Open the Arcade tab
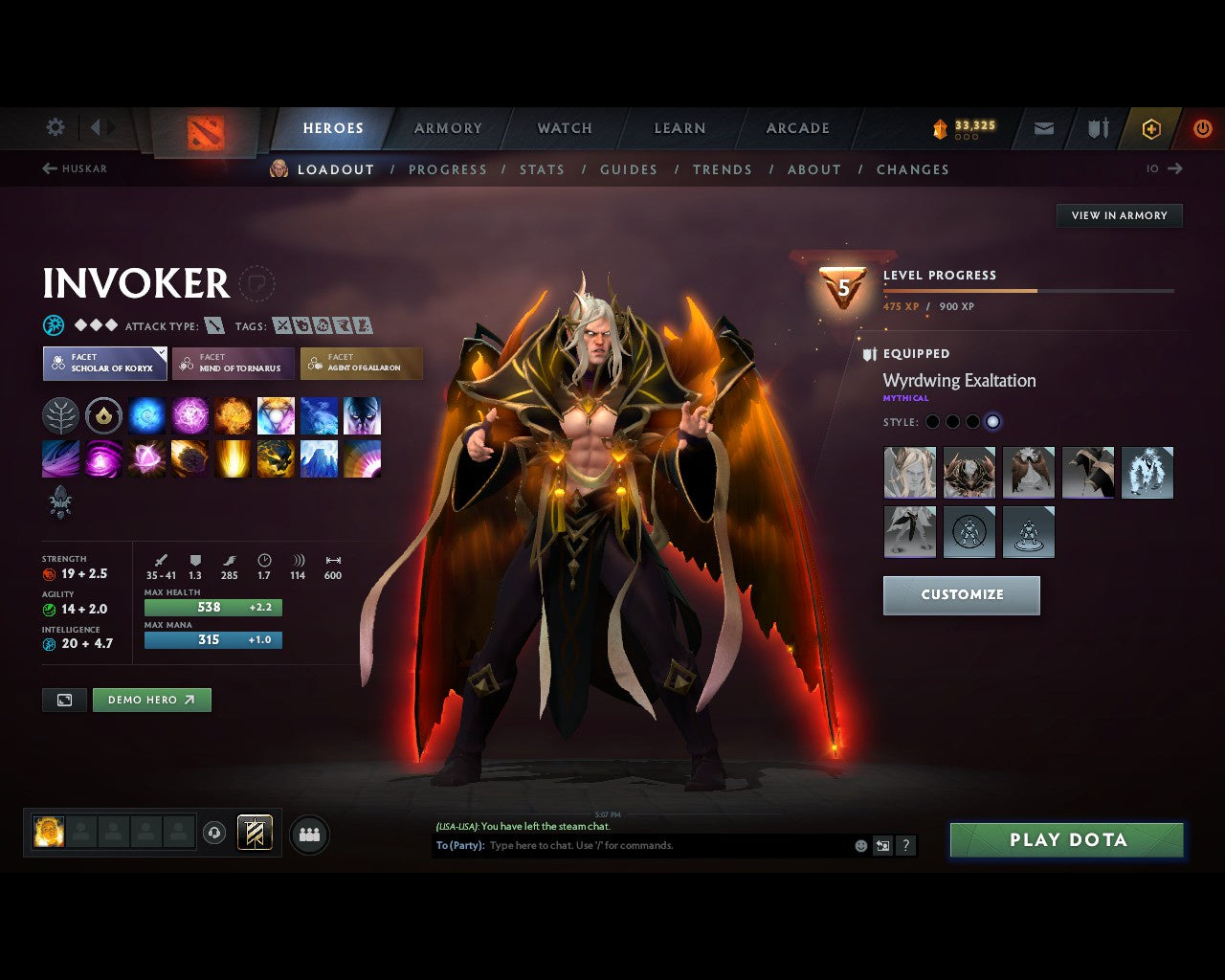Viewport: 1225px width, 980px height. tap(797, 128)
